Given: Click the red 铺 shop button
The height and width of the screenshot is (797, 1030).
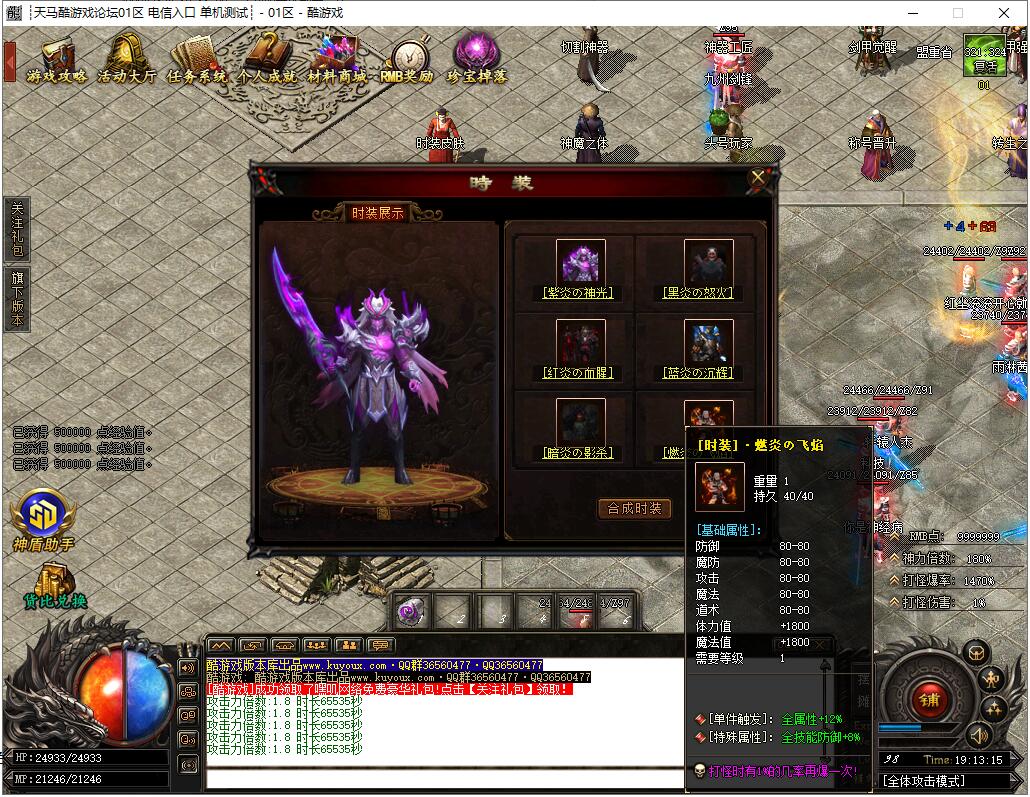Looking at the screenshot, I should [x=929, y=699].
